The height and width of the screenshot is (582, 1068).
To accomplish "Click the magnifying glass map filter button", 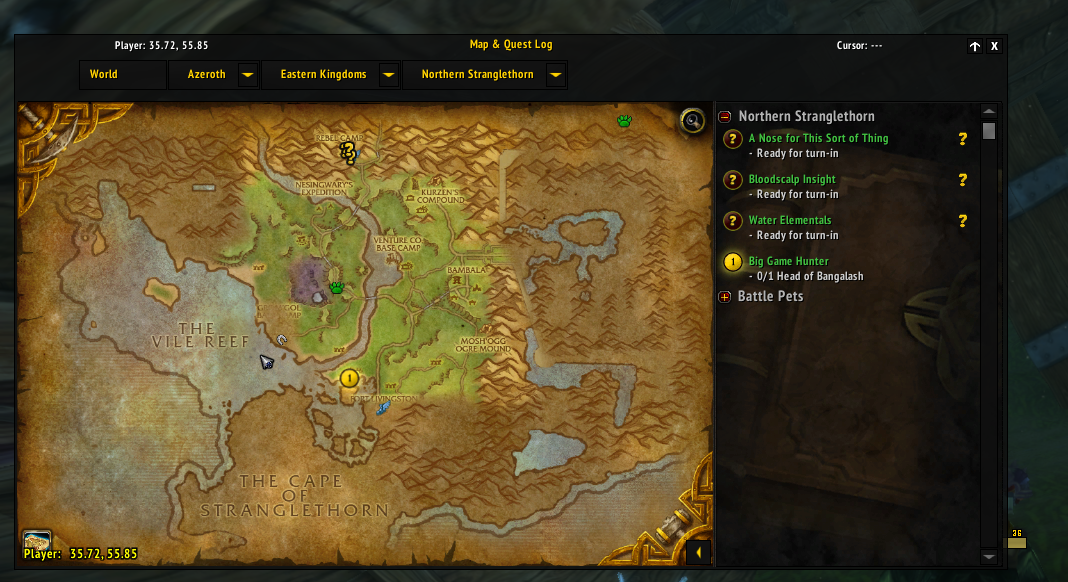I will pos(691,121).
